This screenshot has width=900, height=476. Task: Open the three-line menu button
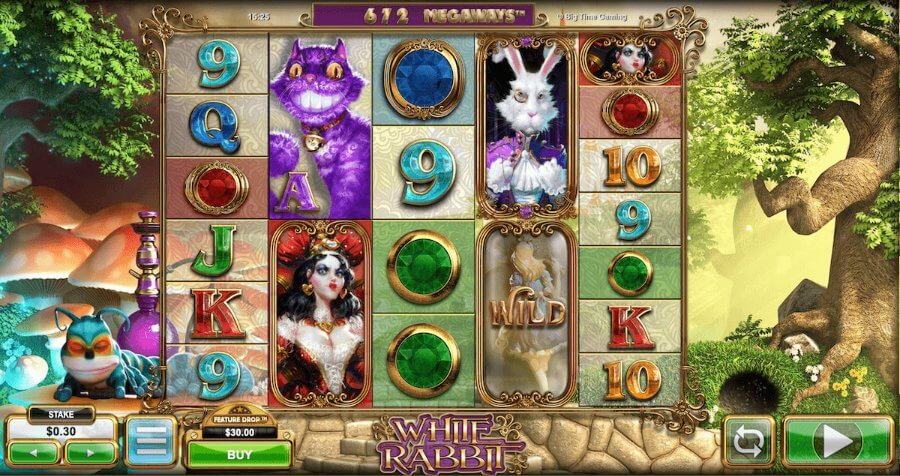(150, 441)
